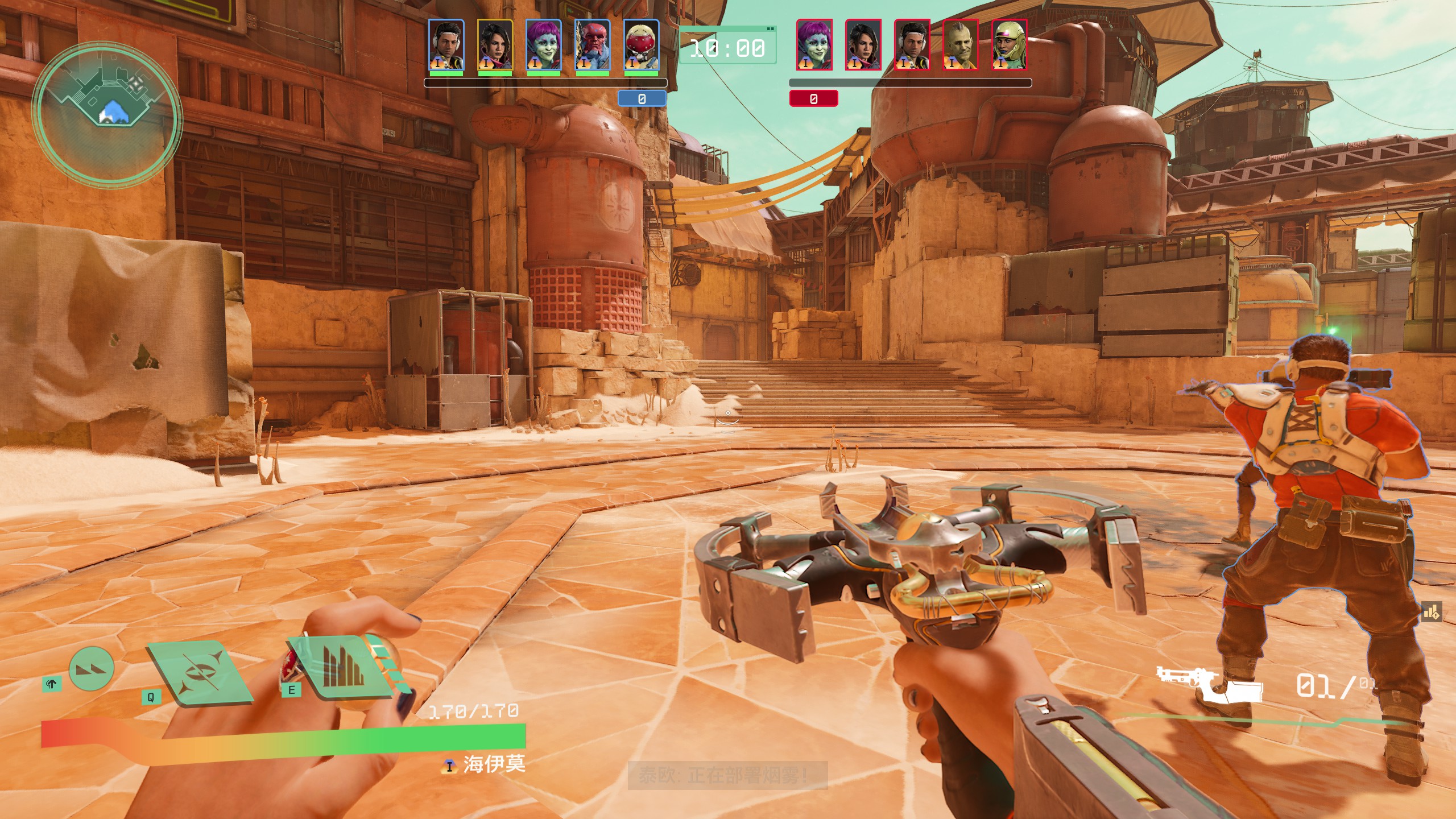
Task: Pick the yellow-and-red helmet teammate portrait
Action: click(641, 45)
